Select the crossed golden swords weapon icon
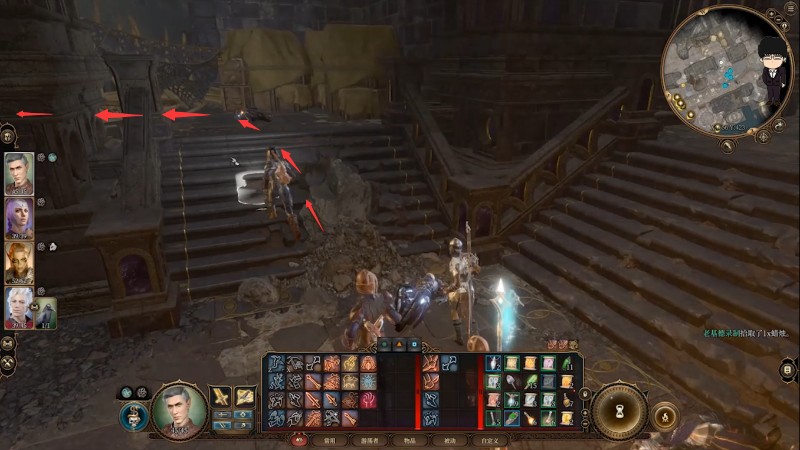 [x=221, y=396]
